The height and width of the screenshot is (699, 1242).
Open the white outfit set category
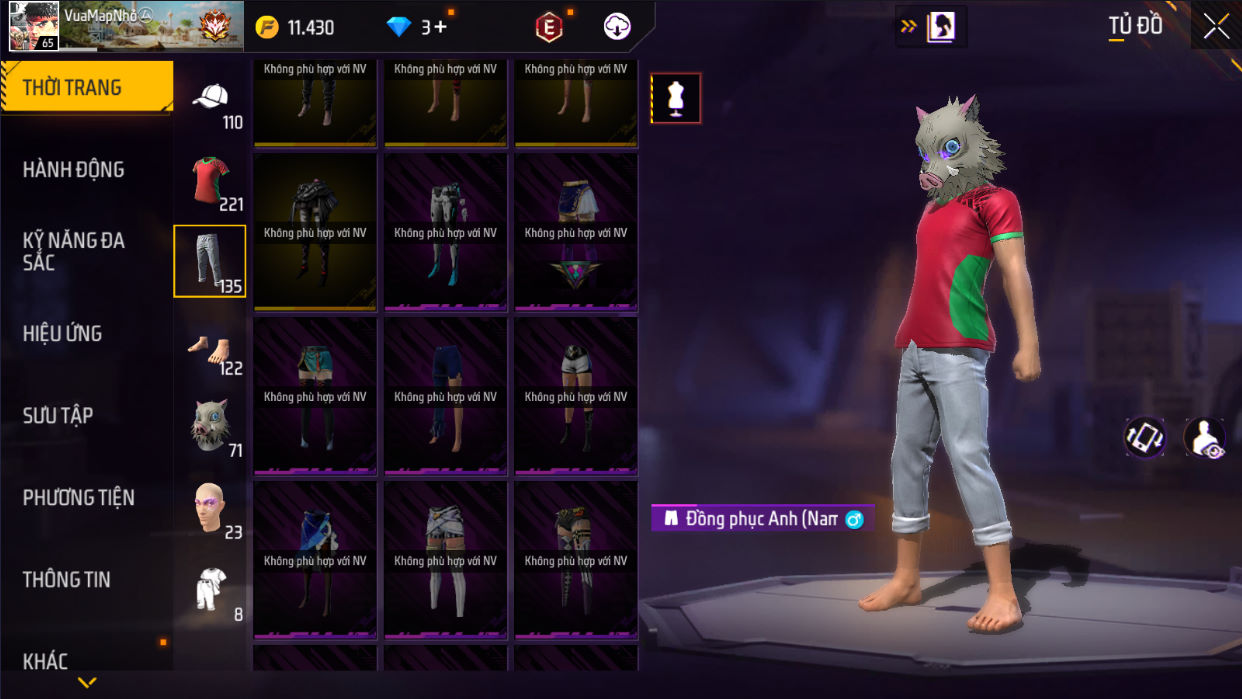210,590
